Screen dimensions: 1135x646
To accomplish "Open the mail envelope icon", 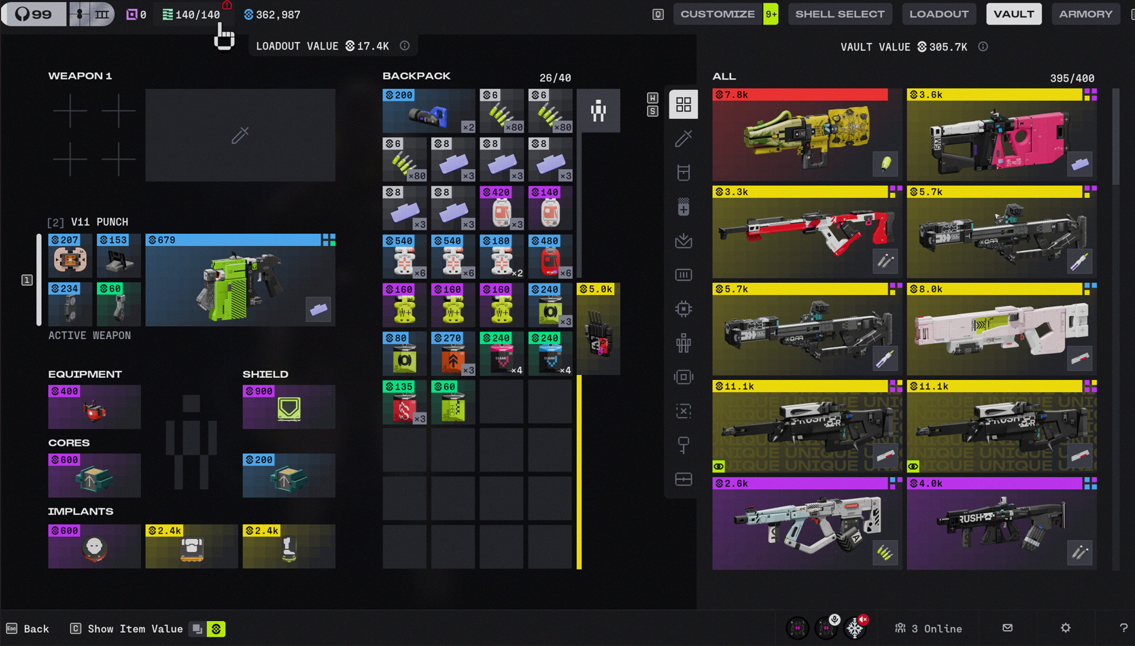I will (1007, 628).
